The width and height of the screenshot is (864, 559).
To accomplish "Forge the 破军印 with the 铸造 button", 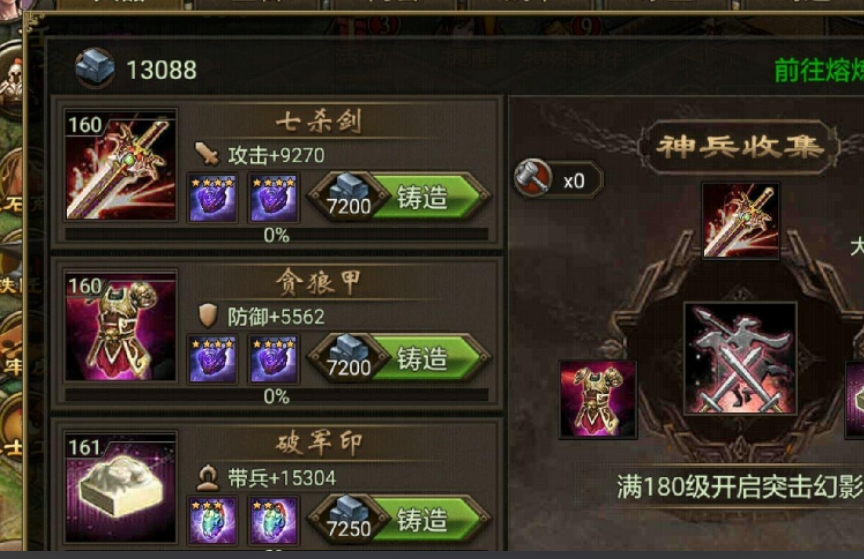I will (423, 520).
